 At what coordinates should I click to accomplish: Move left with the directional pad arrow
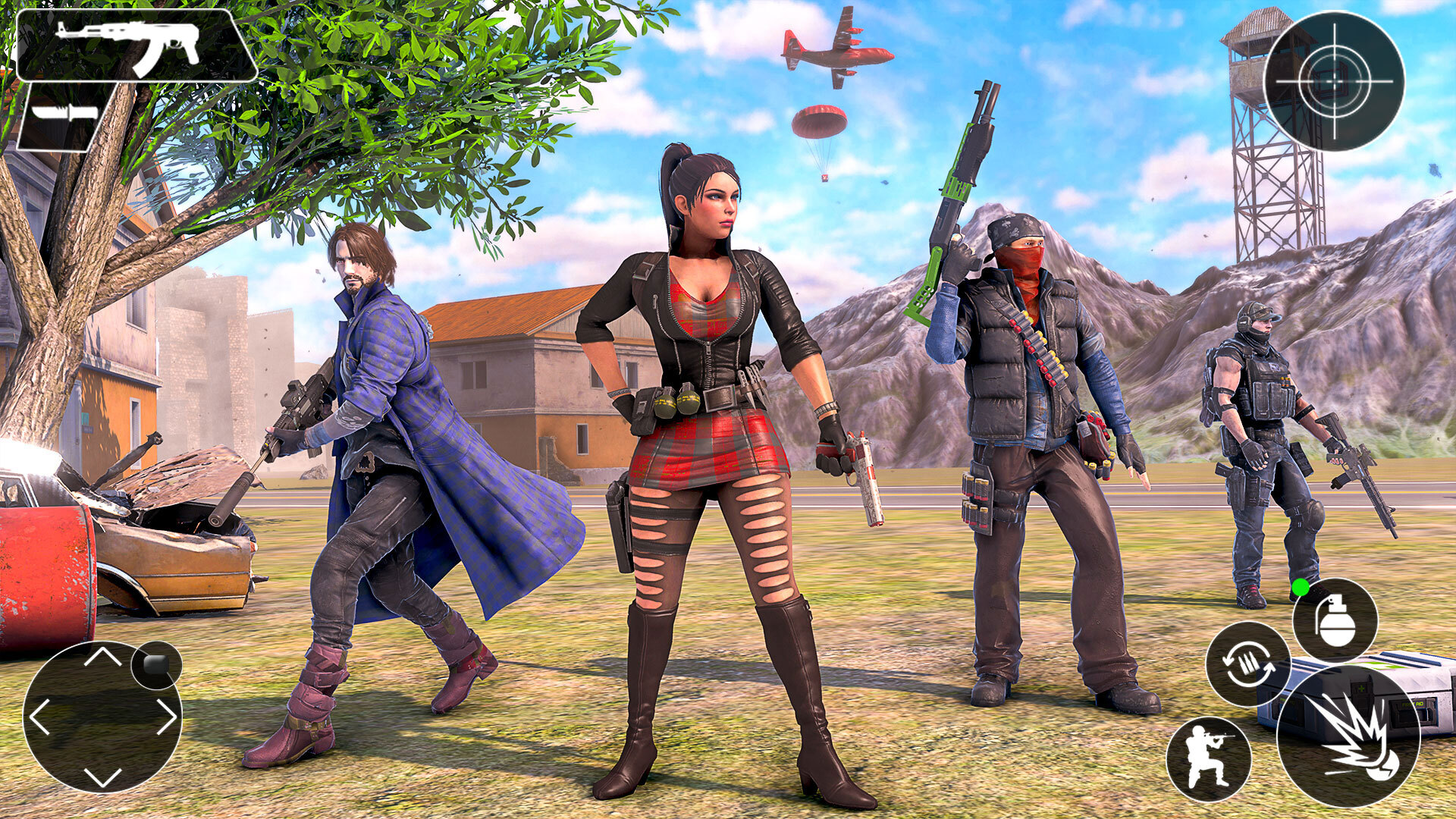[x=40, y=717]
